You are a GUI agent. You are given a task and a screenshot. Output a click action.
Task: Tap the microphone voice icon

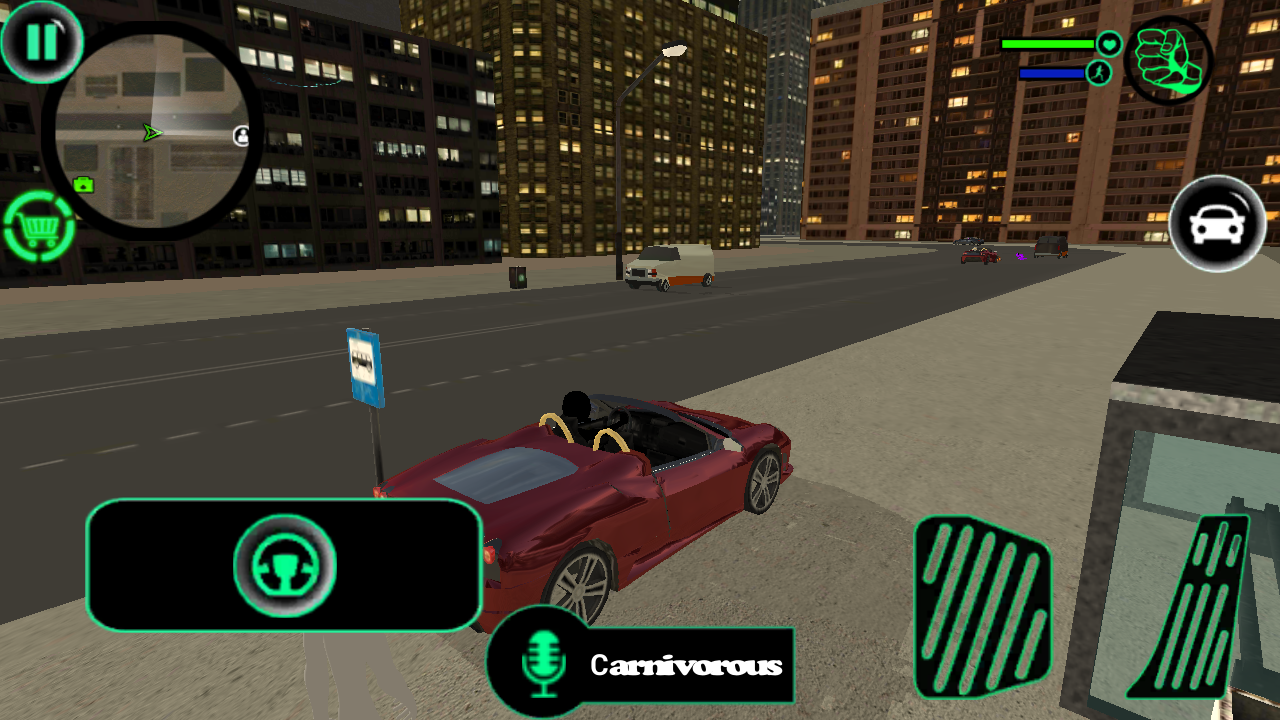(541, 664)
